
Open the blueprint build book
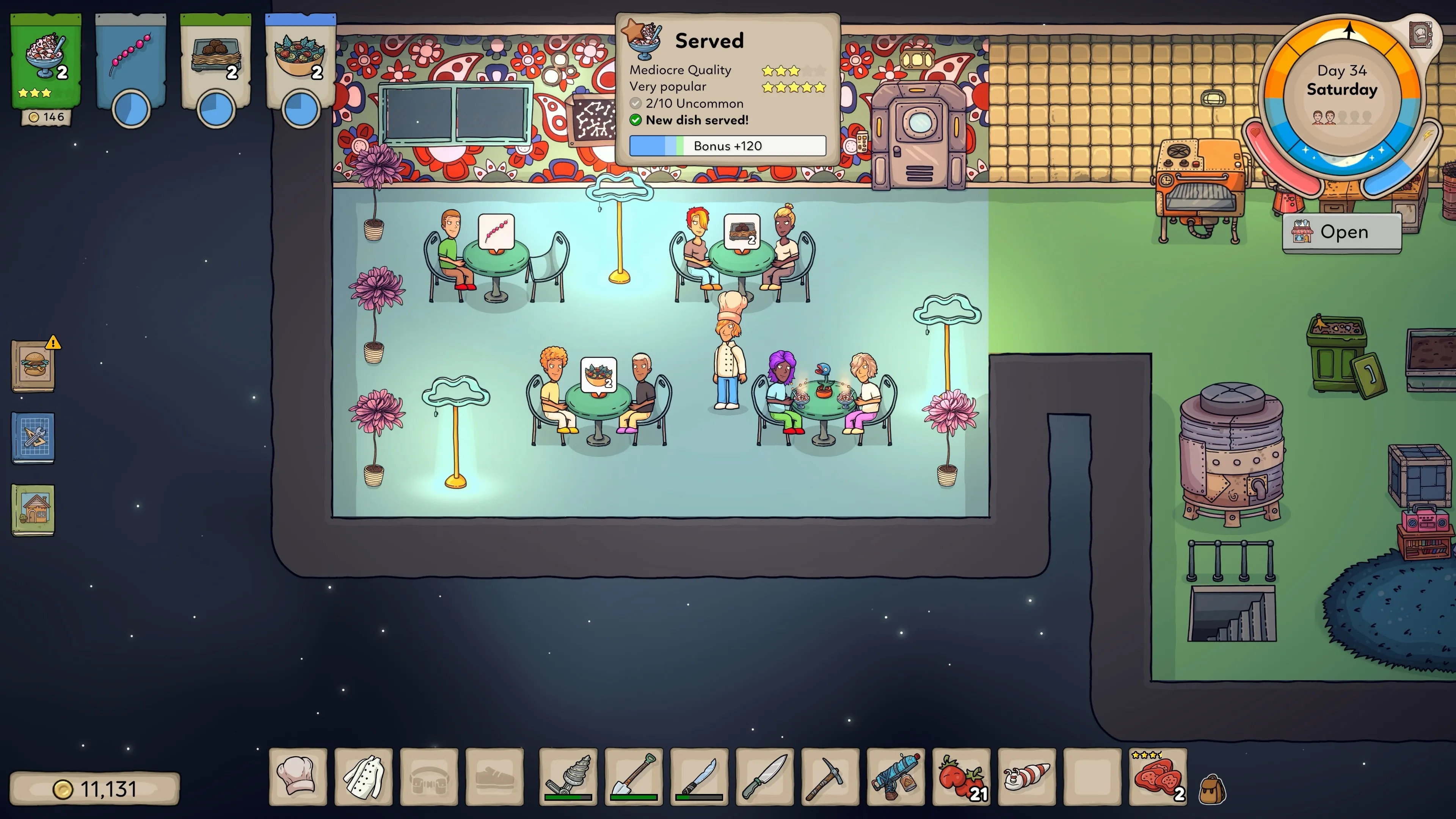(x=33, y=438)
